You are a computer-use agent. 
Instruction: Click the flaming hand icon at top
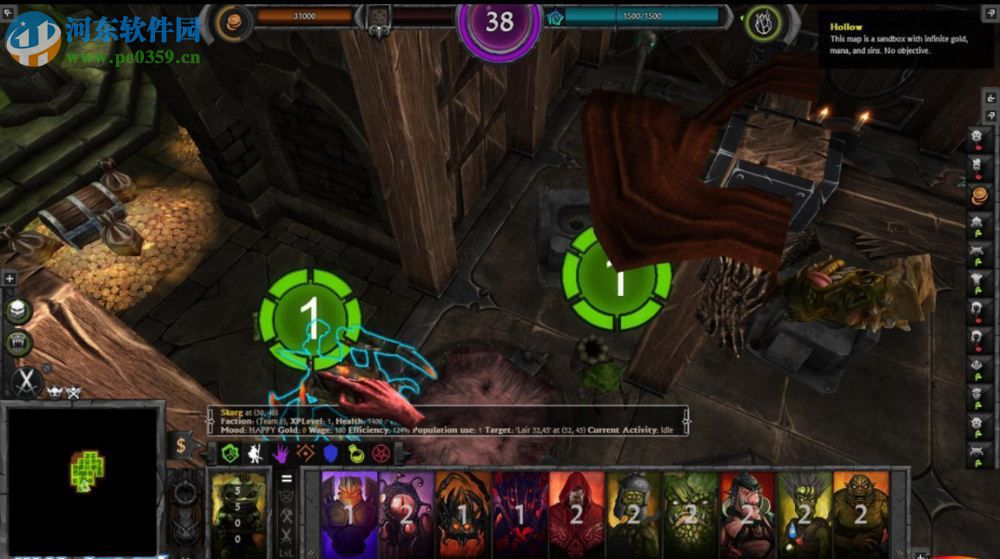[764, 22]
